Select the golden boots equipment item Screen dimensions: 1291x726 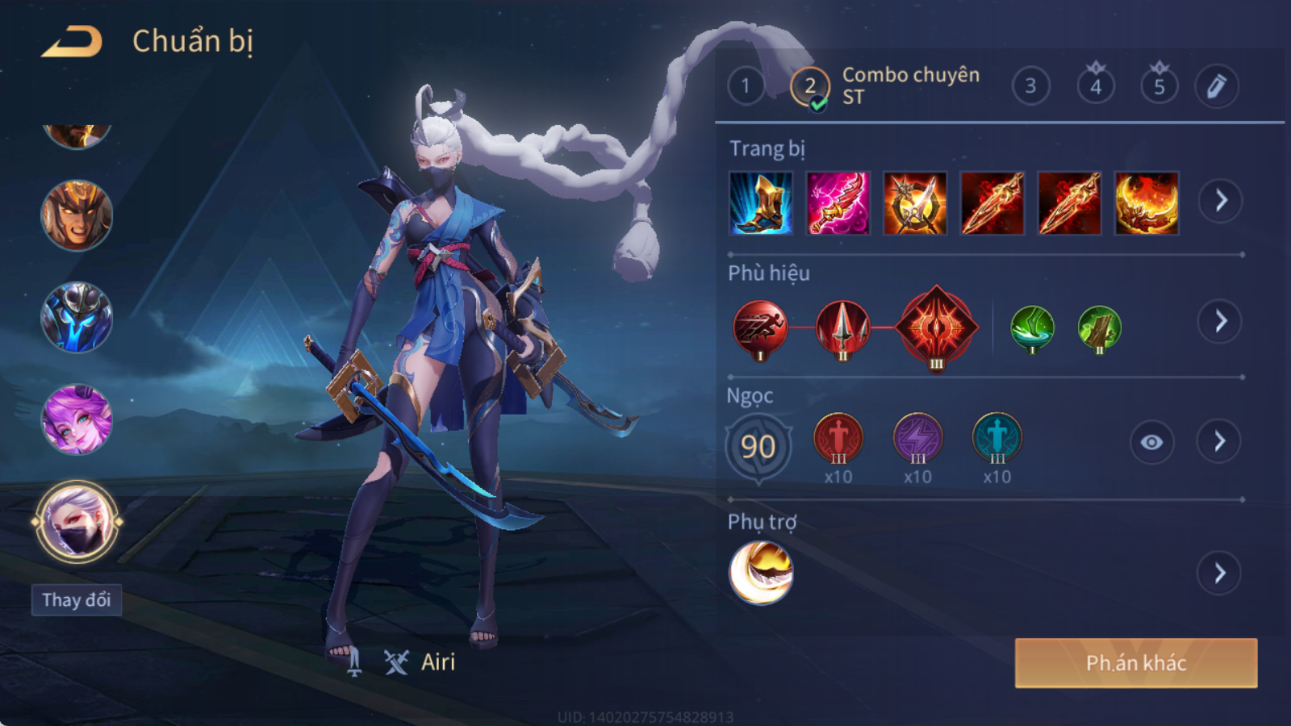(761, 203)
